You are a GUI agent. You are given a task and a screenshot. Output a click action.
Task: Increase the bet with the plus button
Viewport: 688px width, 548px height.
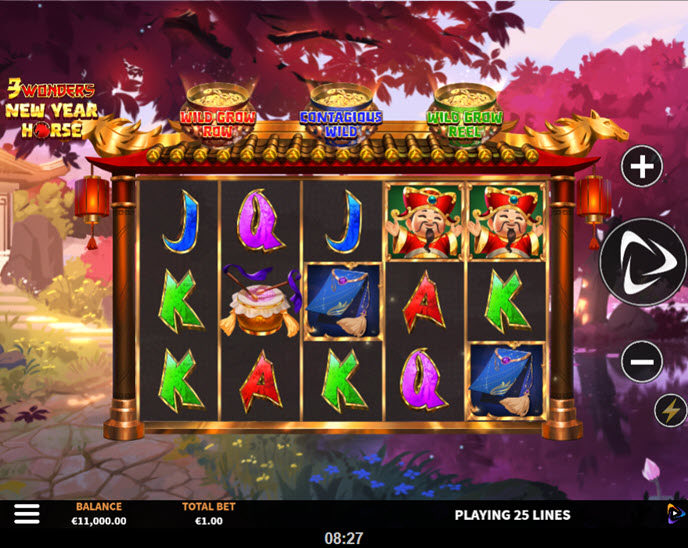642,167
